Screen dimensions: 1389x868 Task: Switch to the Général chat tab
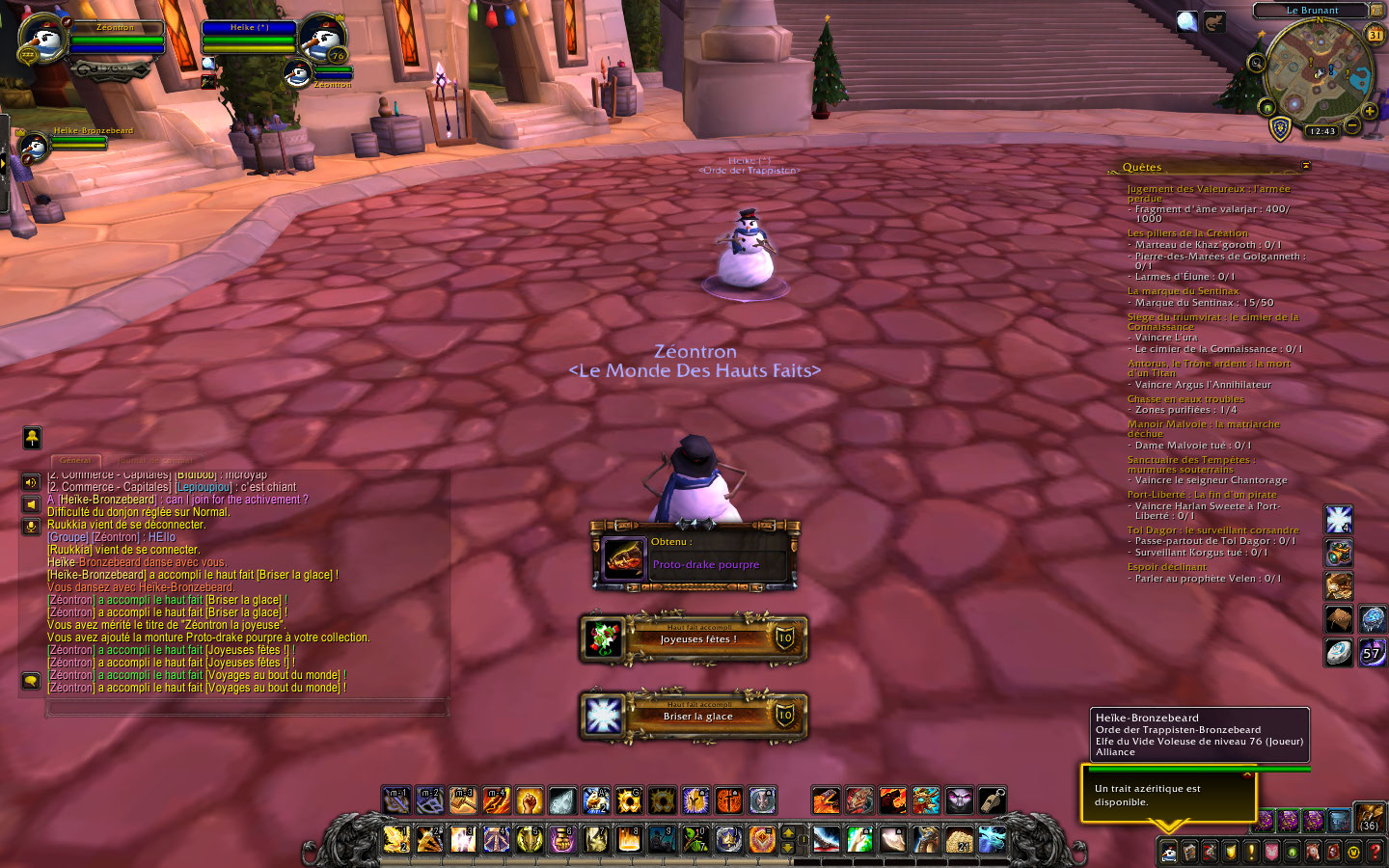point(75,460)
